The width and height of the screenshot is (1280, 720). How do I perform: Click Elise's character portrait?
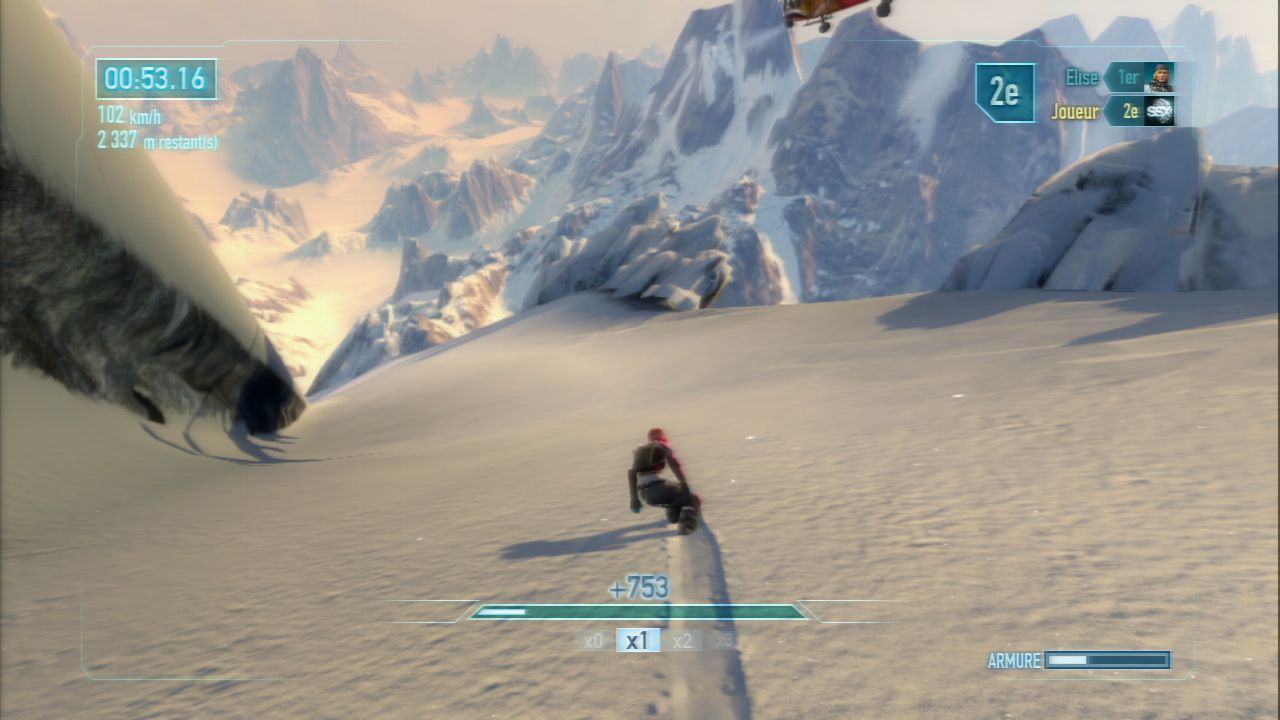[x=1159, y=78]
